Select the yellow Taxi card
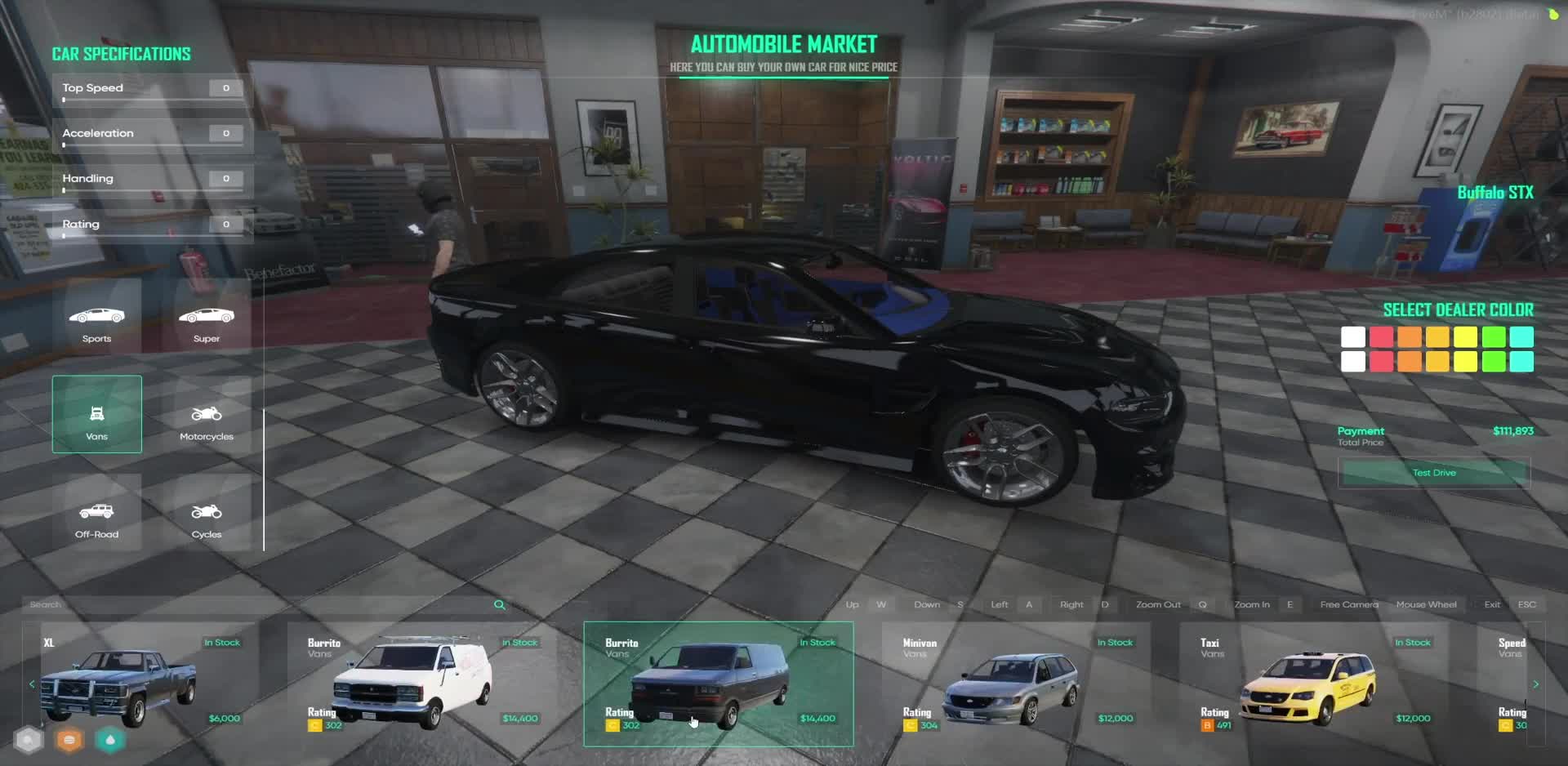Screen dimensions: 1568x766 point(1313,684)
